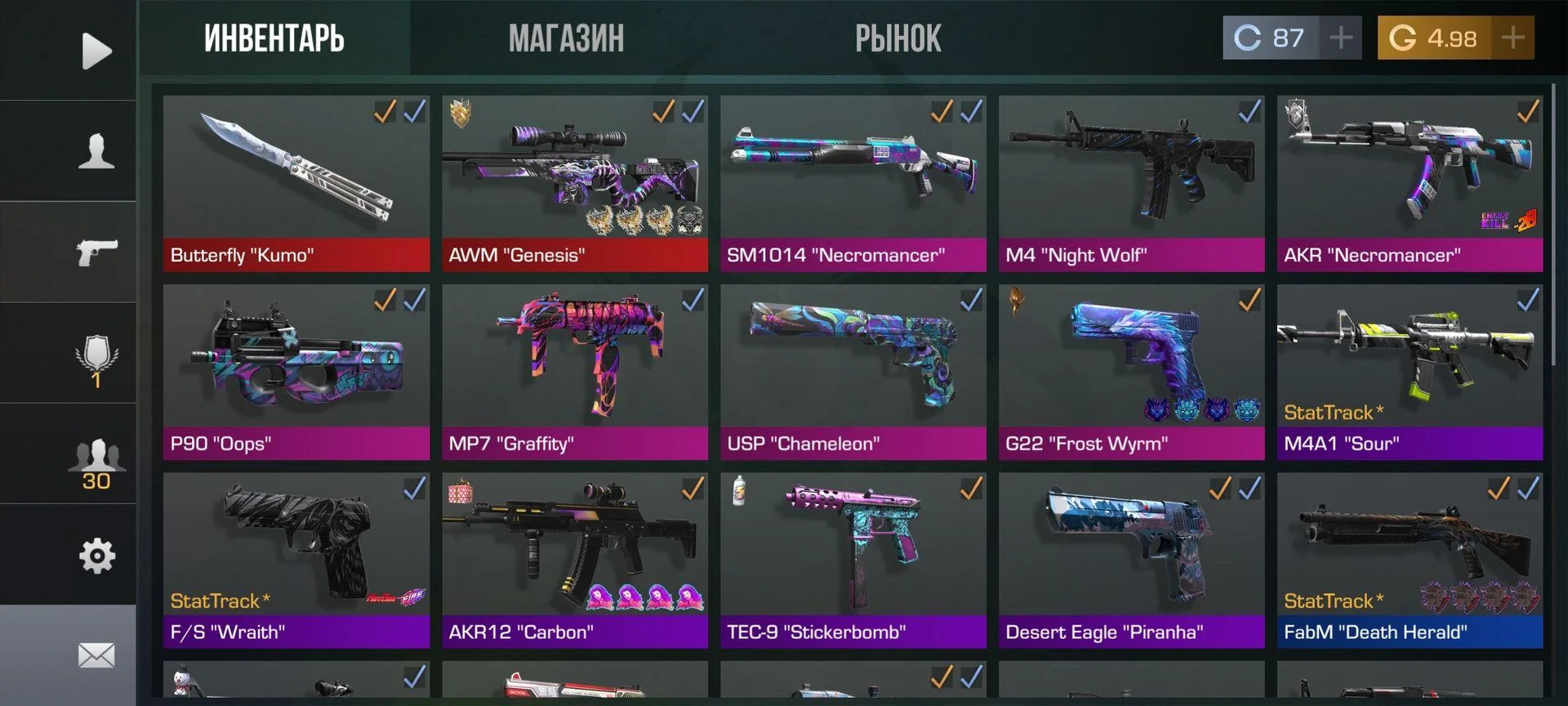Screen dimensions: 1568x706
Task: Open the Рынок tab
Action: [x=898, y=38]
